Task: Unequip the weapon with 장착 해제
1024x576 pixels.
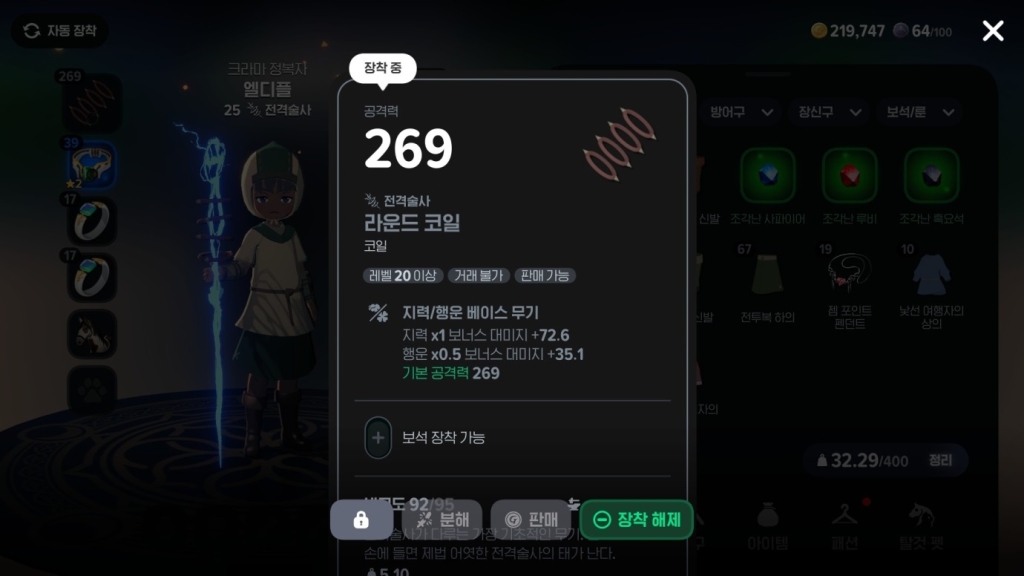Action: click(x=637, y=519)
